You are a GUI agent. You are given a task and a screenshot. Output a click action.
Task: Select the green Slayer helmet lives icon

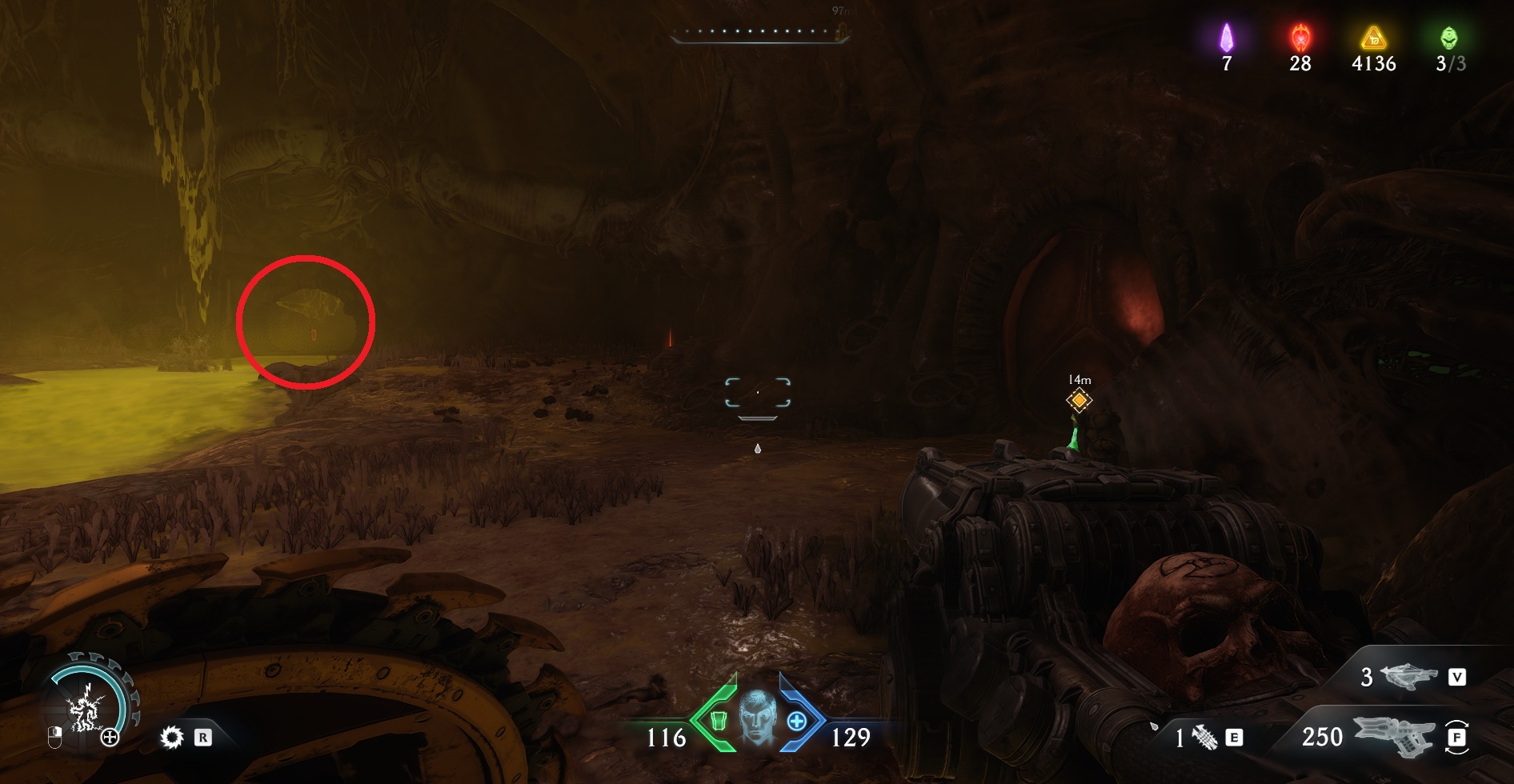tap(1449, 38)
